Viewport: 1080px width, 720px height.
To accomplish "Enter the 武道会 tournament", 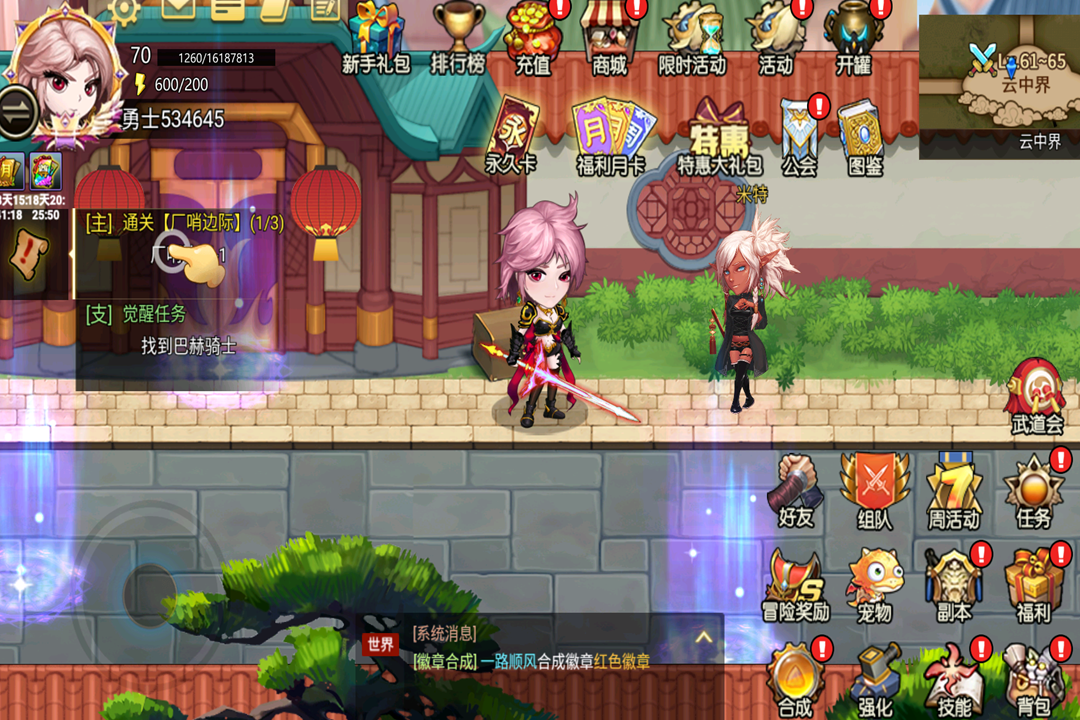I will tap(1036, 394).
